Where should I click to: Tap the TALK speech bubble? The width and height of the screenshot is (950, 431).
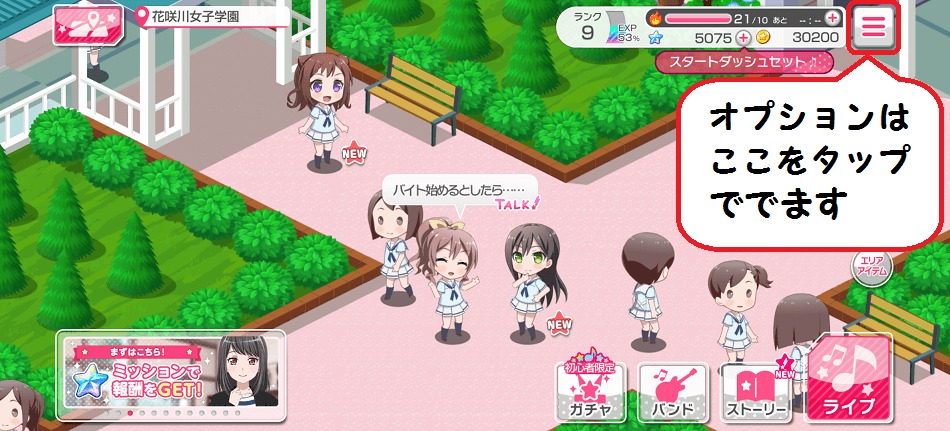click(460, 190)
